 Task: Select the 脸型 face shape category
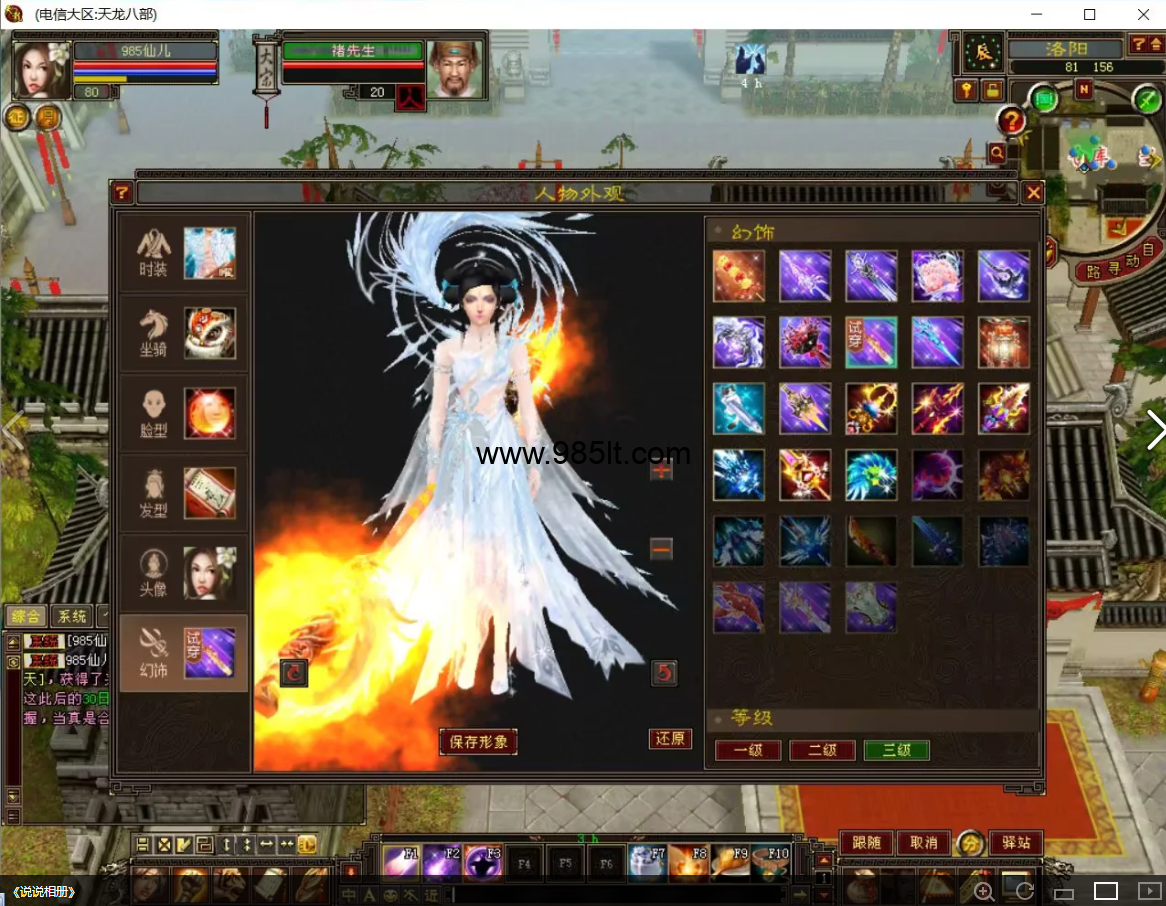(x=184, y=413)
